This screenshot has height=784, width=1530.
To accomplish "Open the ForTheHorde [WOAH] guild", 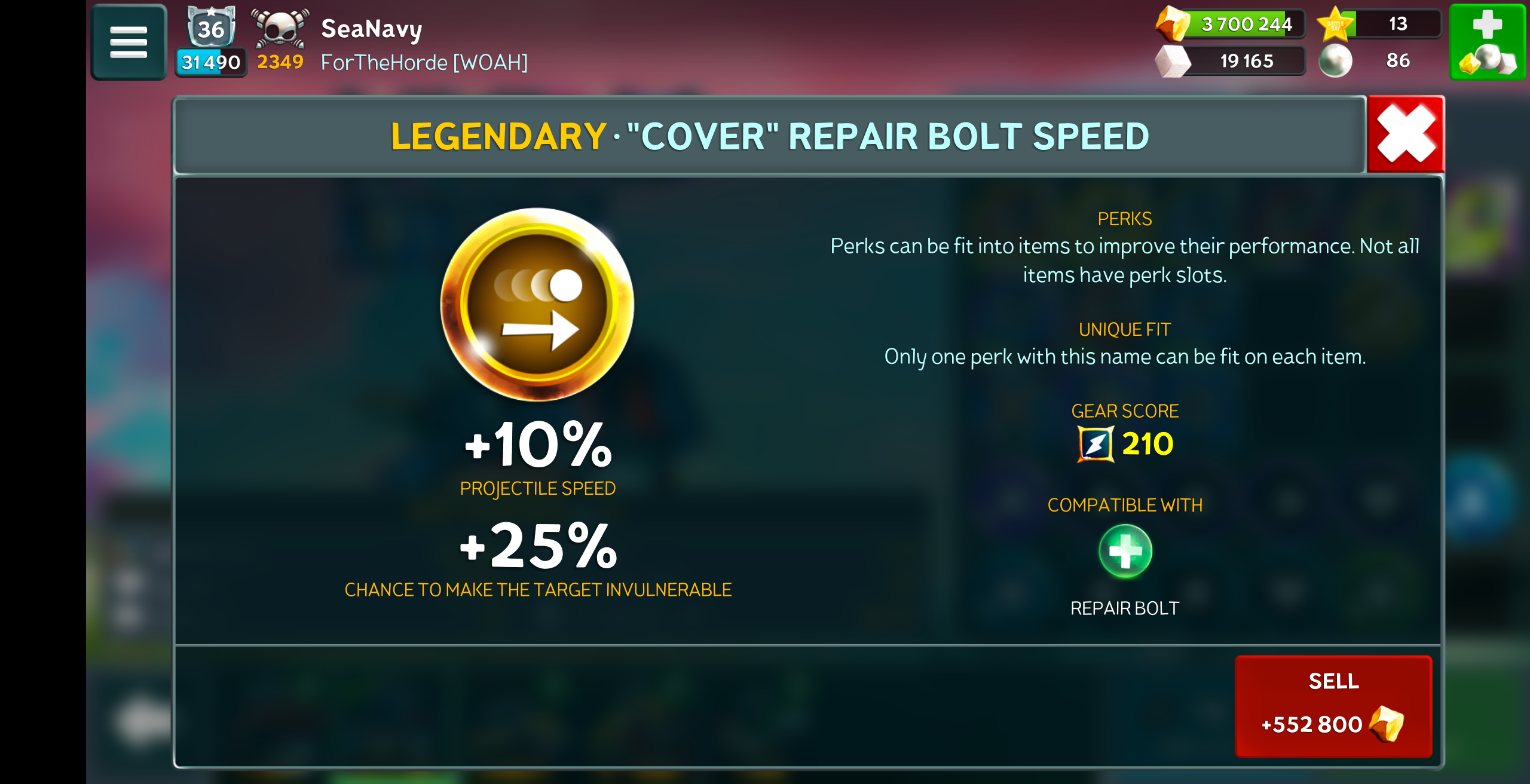I will 424,62.
